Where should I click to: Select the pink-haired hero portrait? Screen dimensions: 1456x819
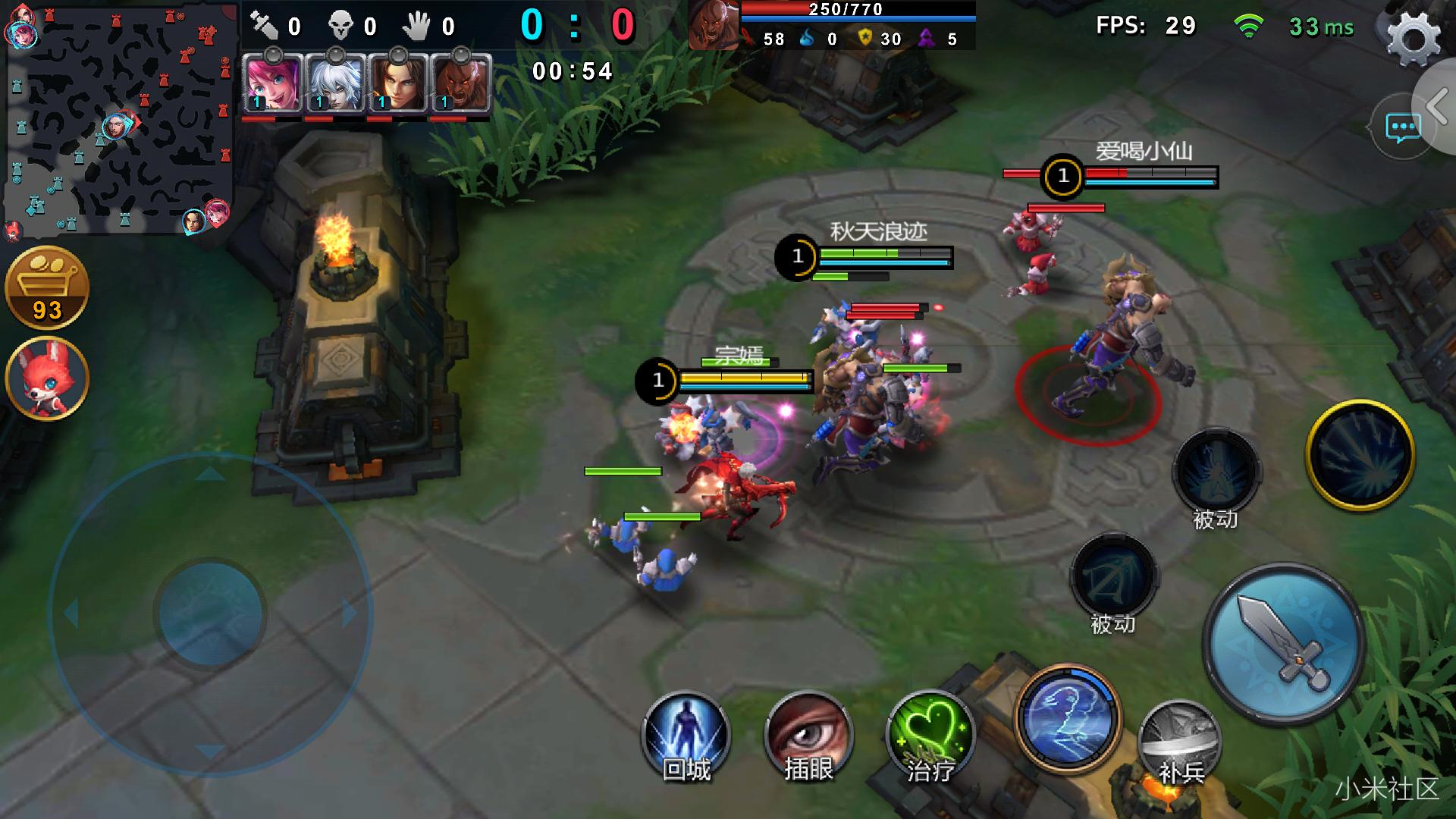pos(272,83)
